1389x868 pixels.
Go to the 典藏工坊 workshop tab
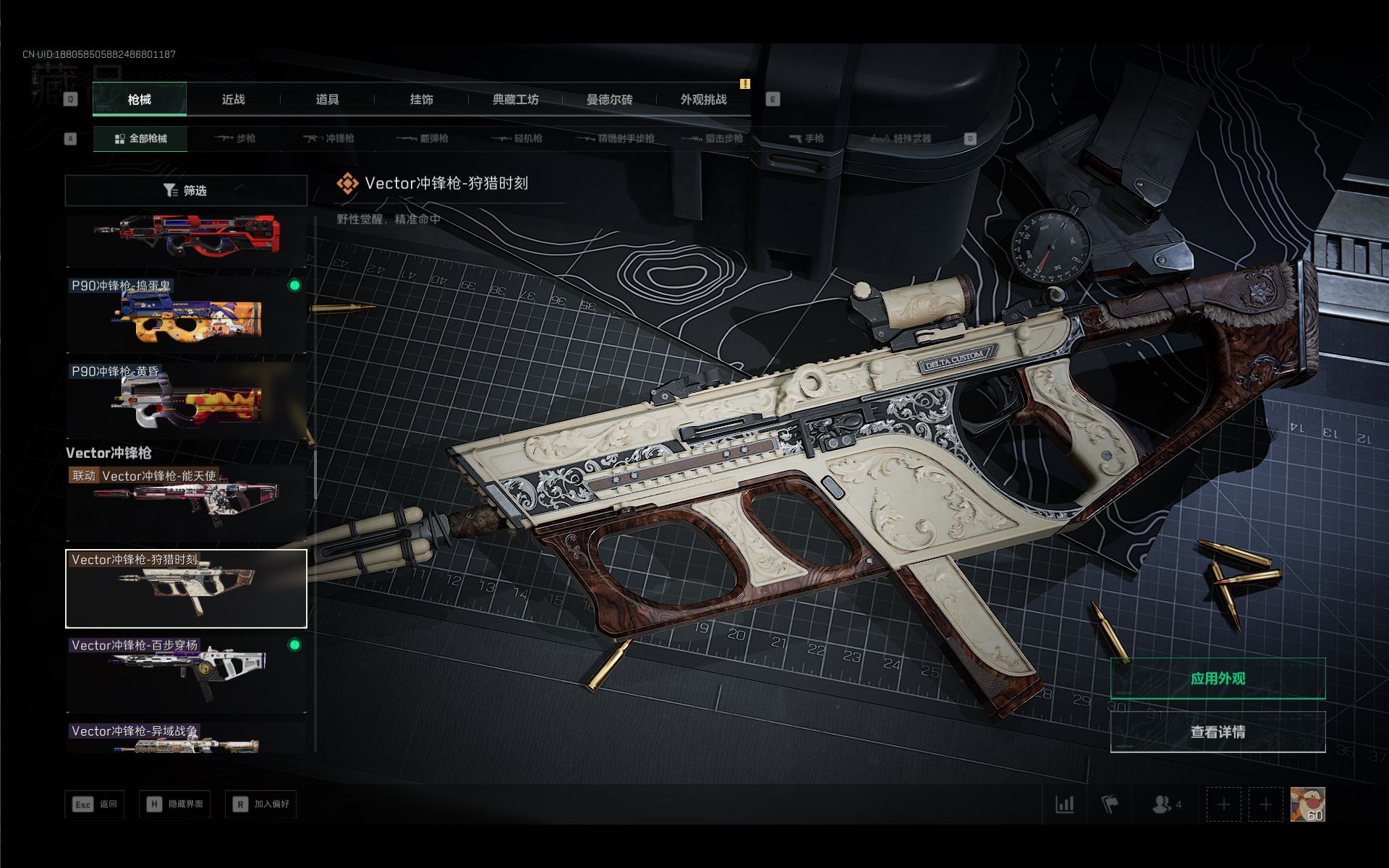[x=515, y=100]
